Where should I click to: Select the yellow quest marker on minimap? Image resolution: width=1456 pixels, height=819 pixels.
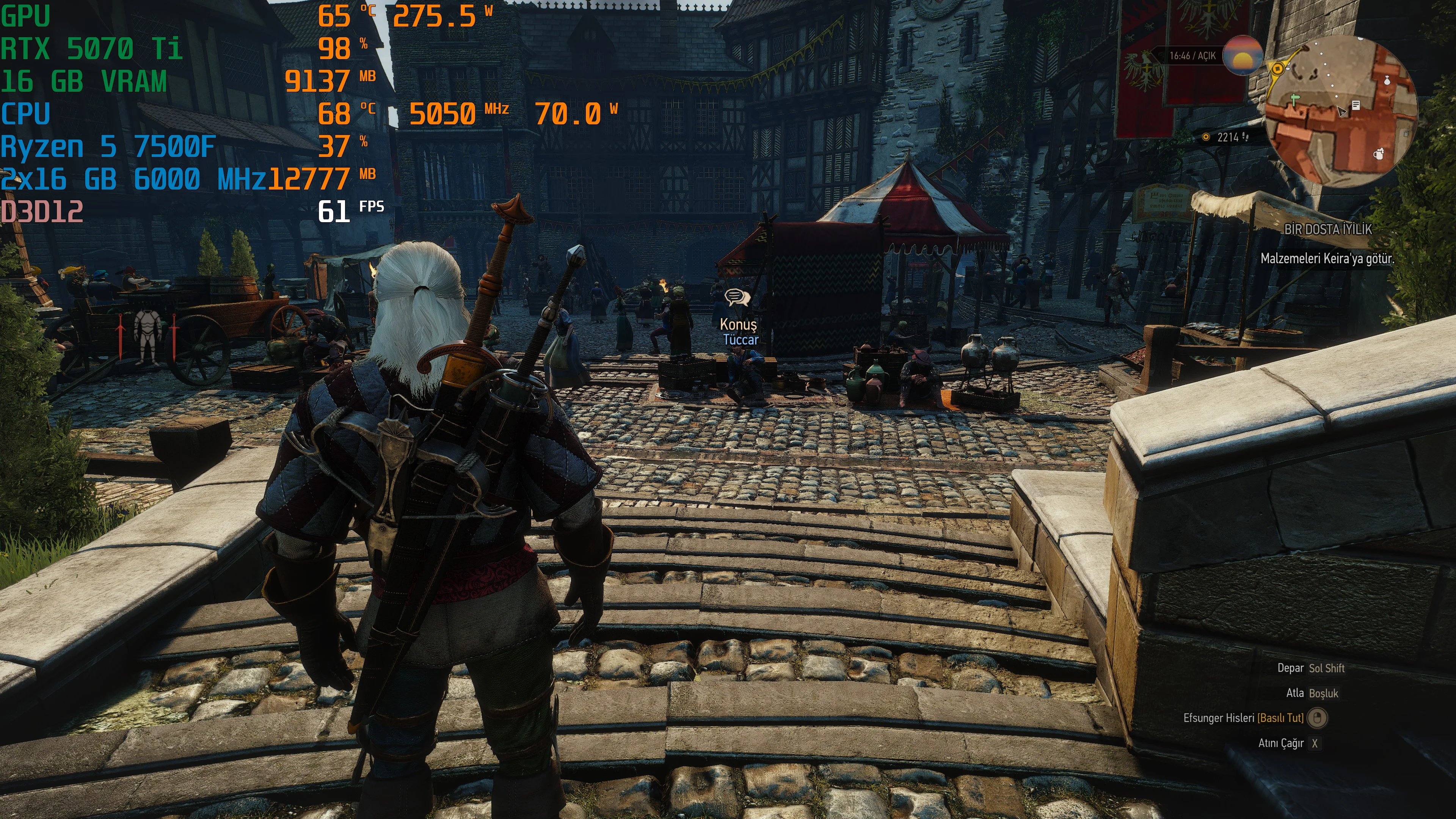(x=1277, y=69)
